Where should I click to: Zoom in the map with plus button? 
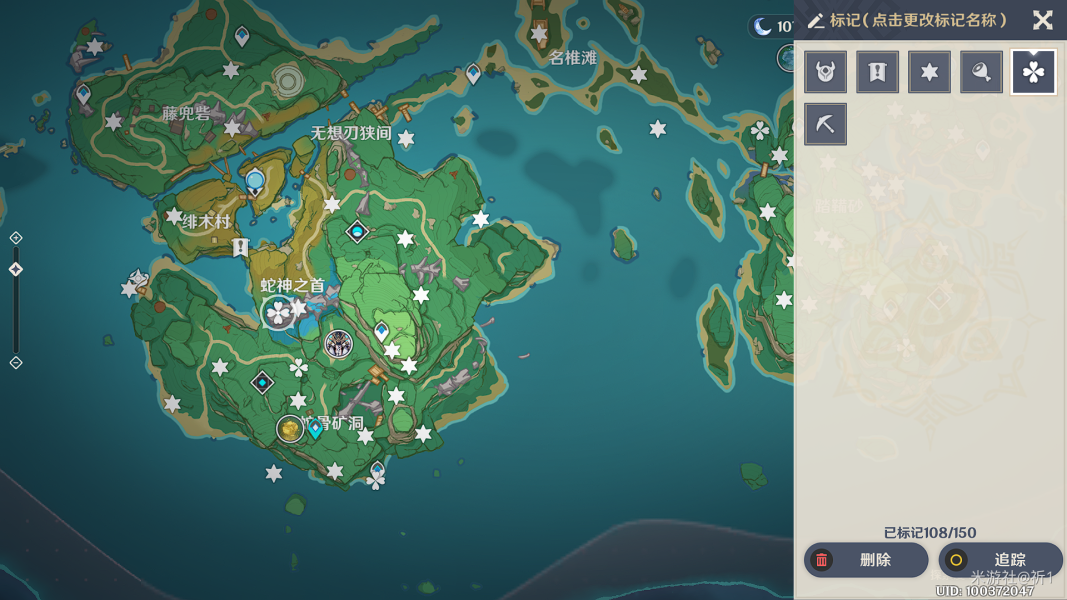pos(16,238)
